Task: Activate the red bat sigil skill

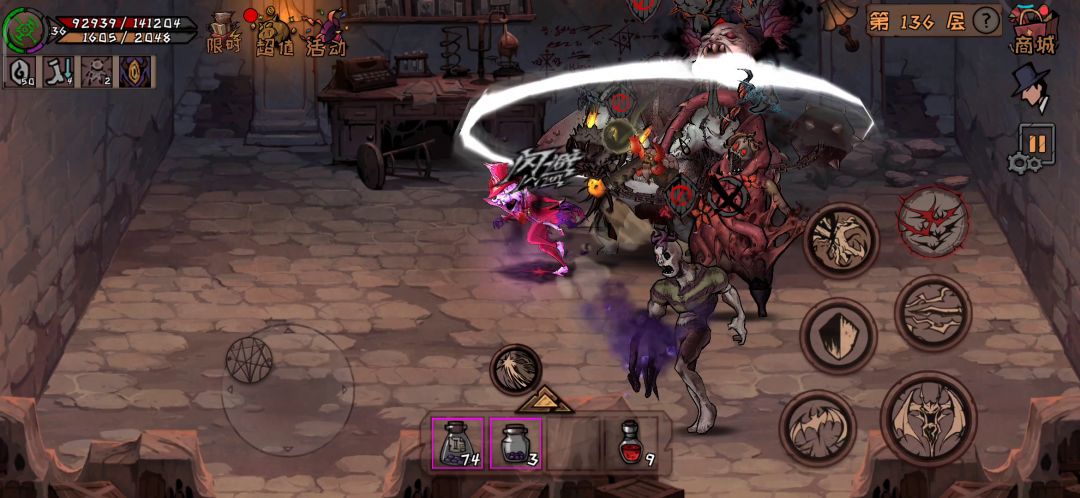Action: 932,221
